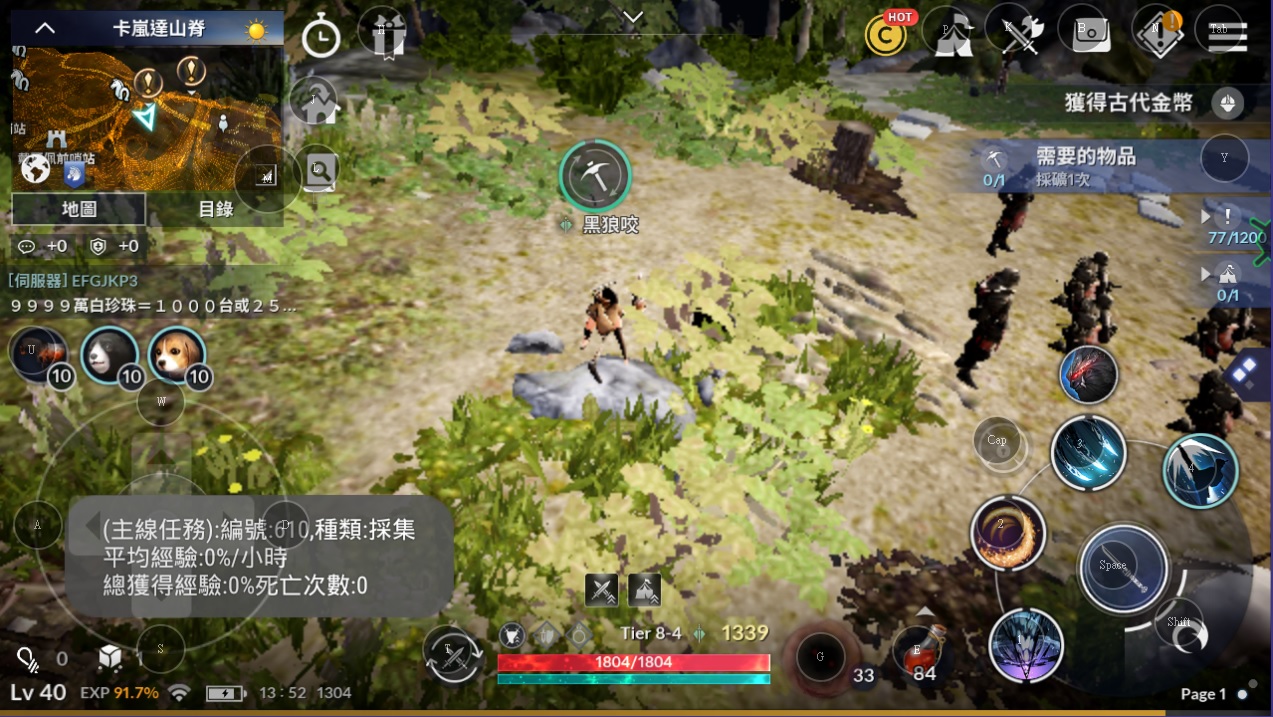This screenshot has width=1273, height=717.
Task: Open the 目錄 catalog button
Action: [x=215, y=209]
